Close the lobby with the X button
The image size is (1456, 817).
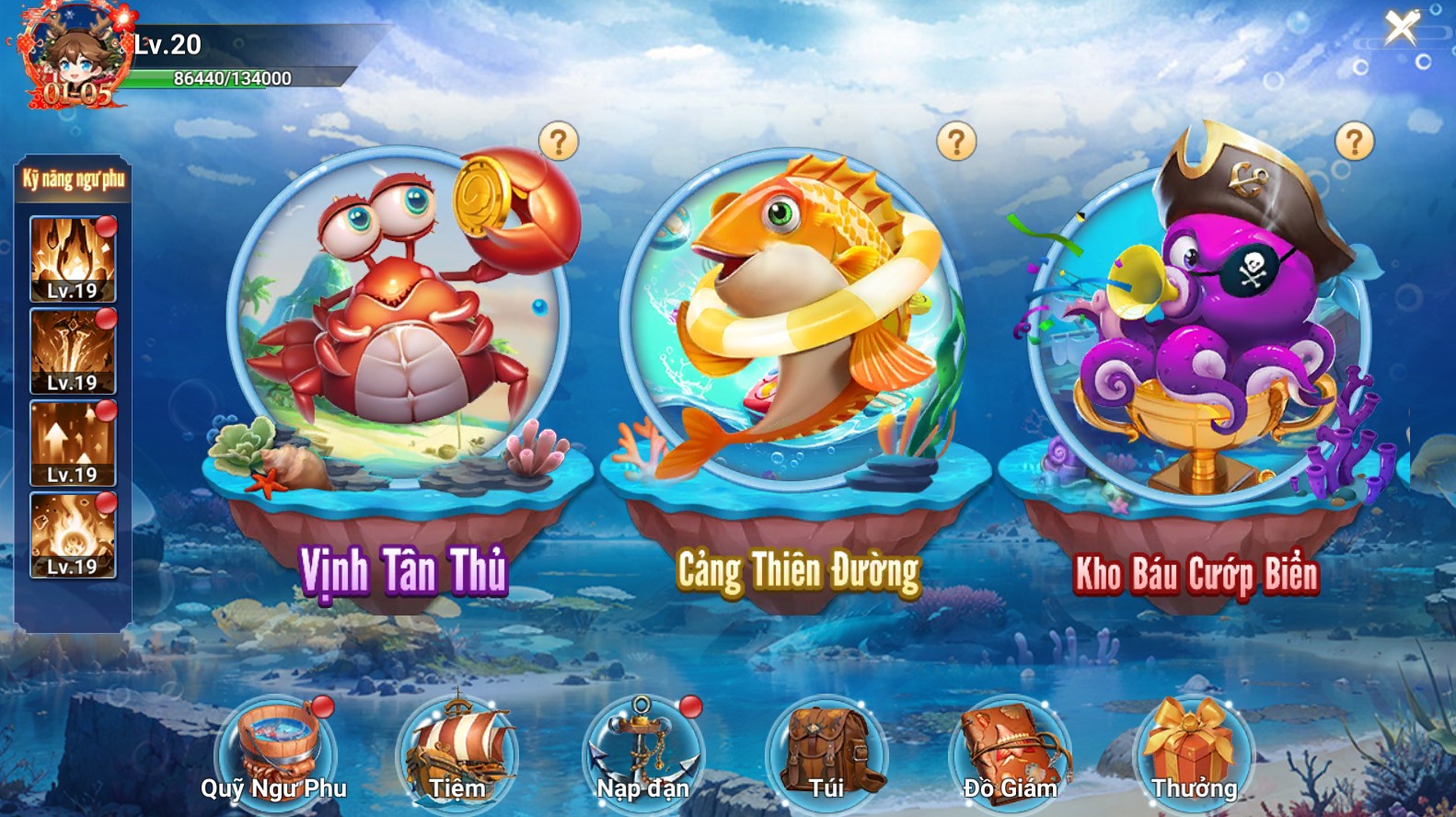point(1402,28)
